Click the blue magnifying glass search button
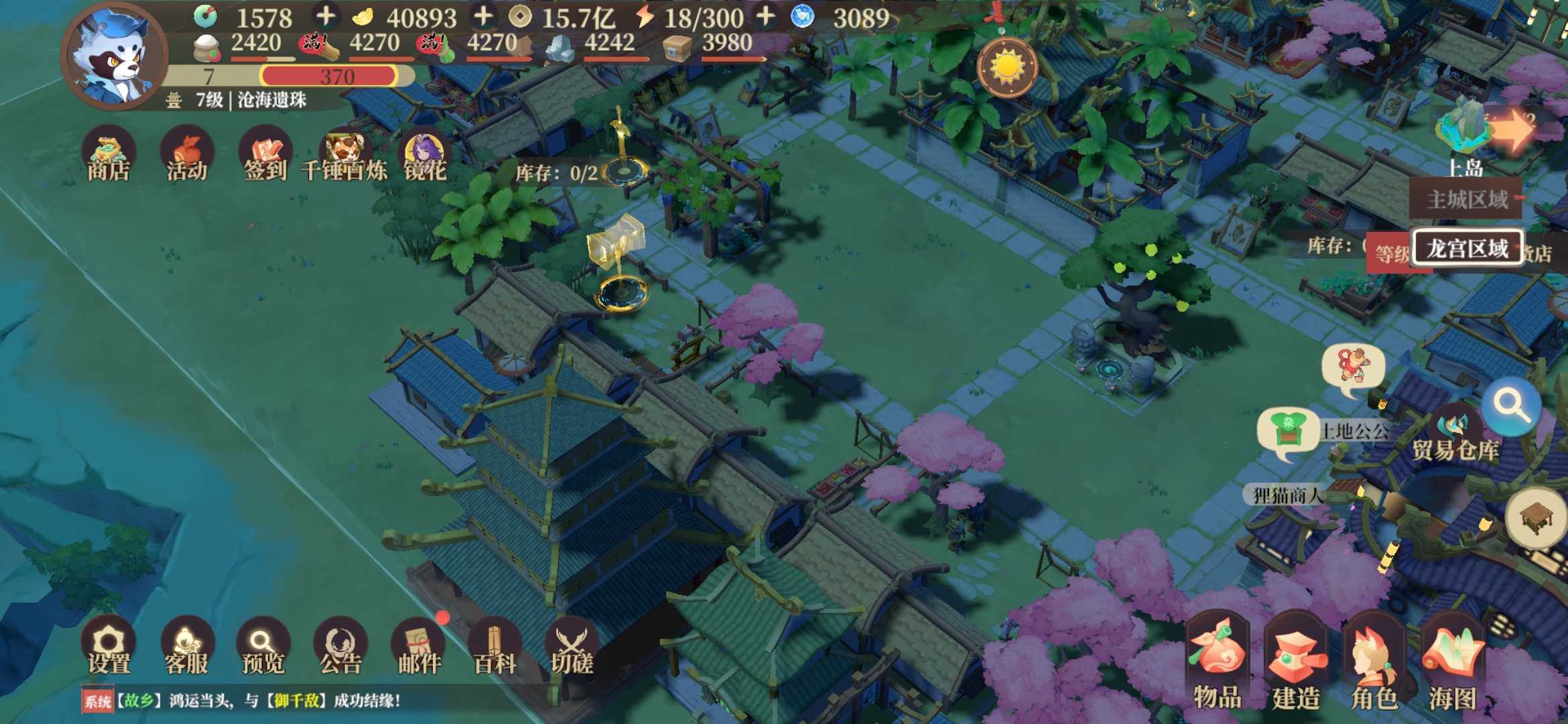Image resolution: width=1568 pixels, height=724 pixels. coord(1510,406)
